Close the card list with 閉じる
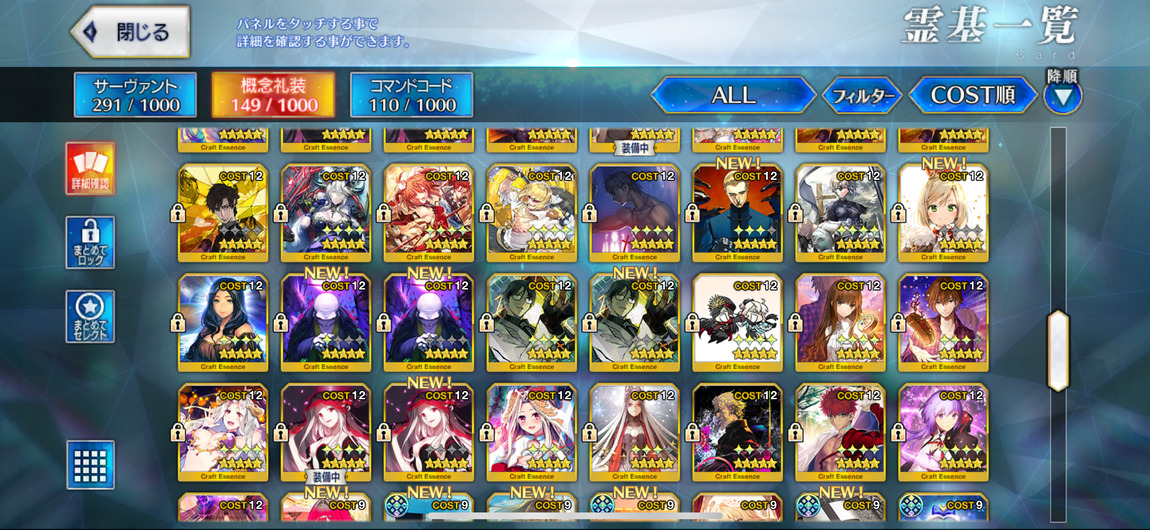Screen dimensions: 1150x530 pos(130,32)
